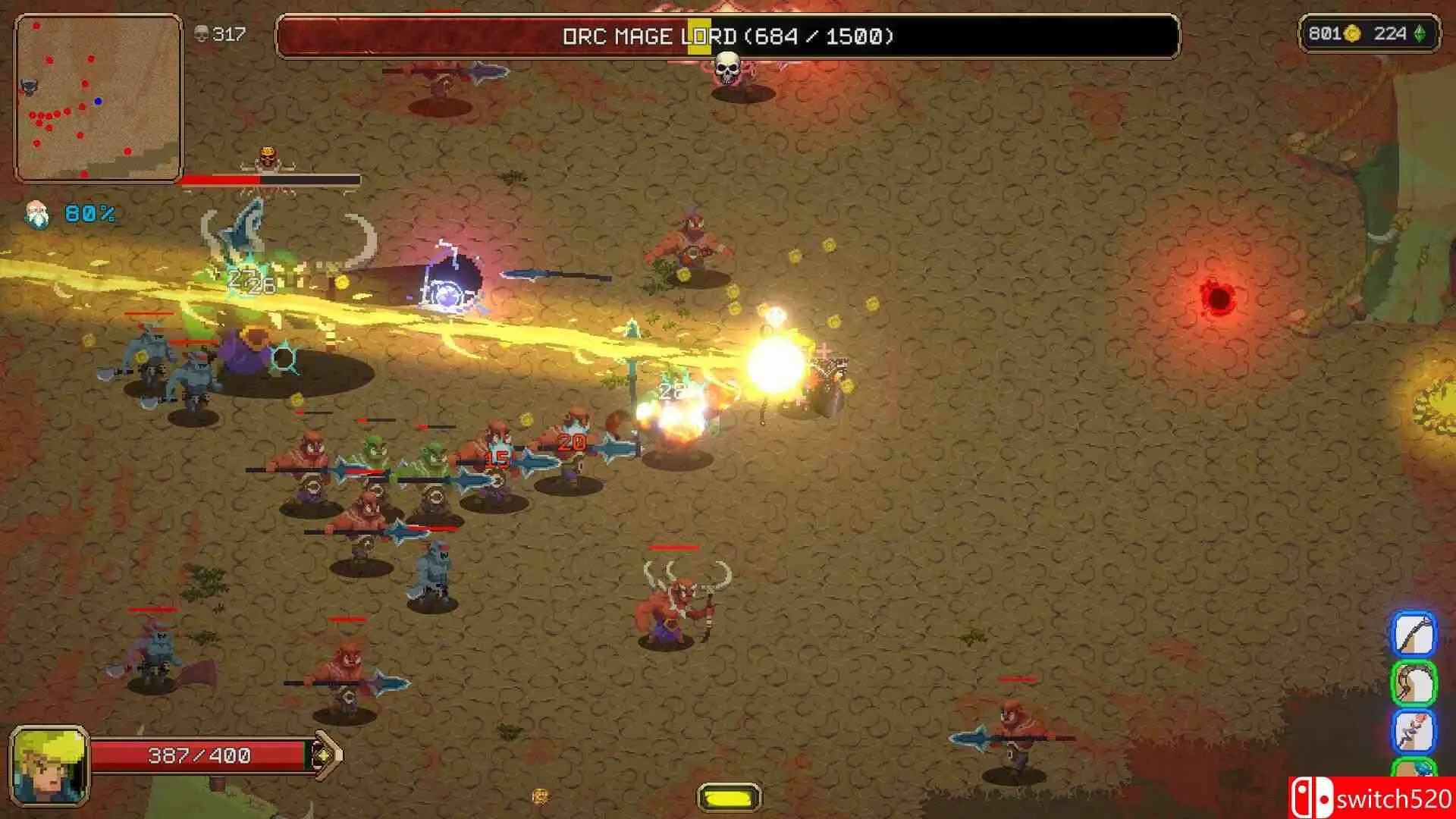Image resolution: width=1456 pixels, height=819 pixels.
Task: Activate the orange-tipped staff weapon slot
Action: tap(1414, 731)
